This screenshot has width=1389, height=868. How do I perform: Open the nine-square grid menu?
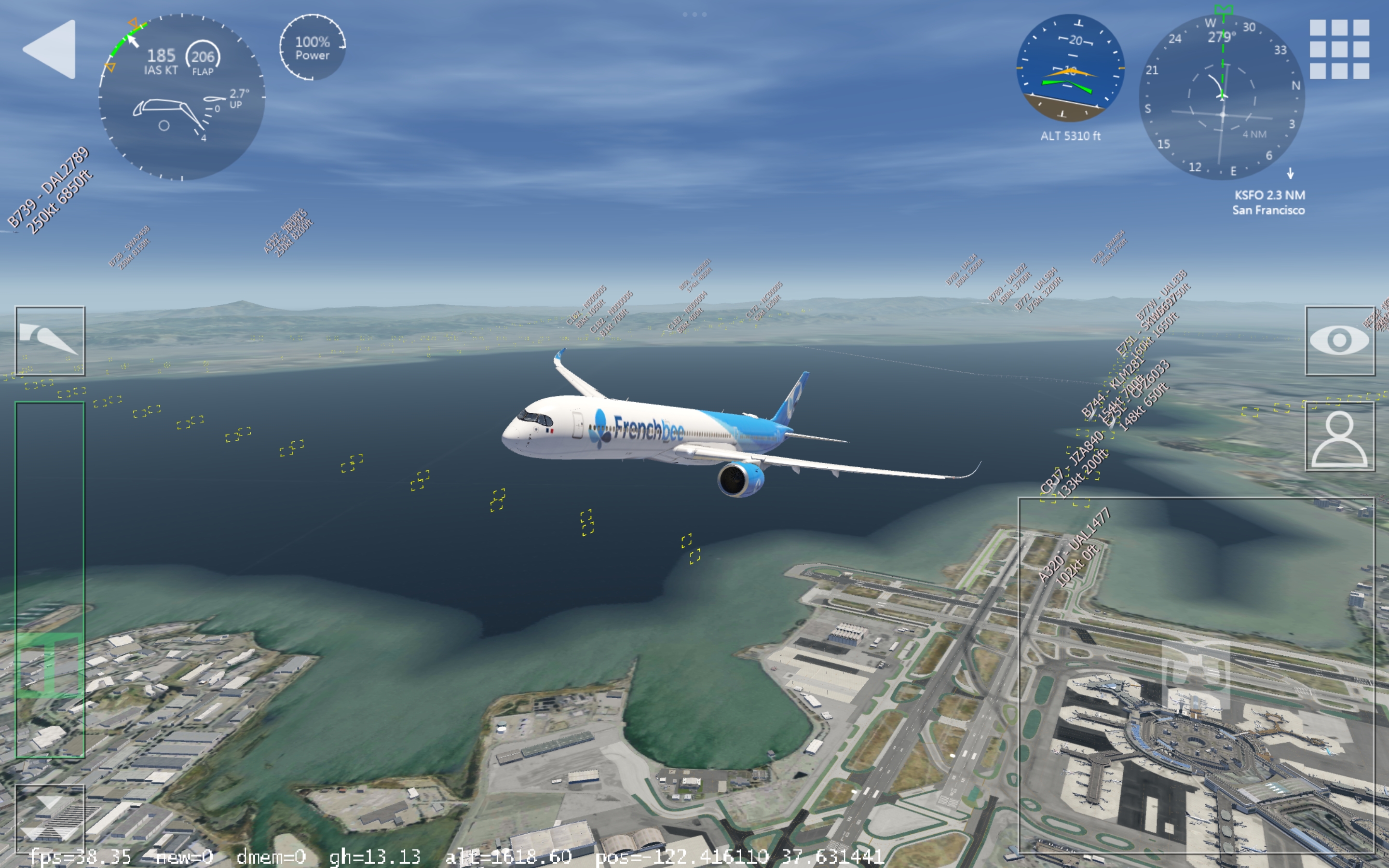click(x=1339, y=49)
